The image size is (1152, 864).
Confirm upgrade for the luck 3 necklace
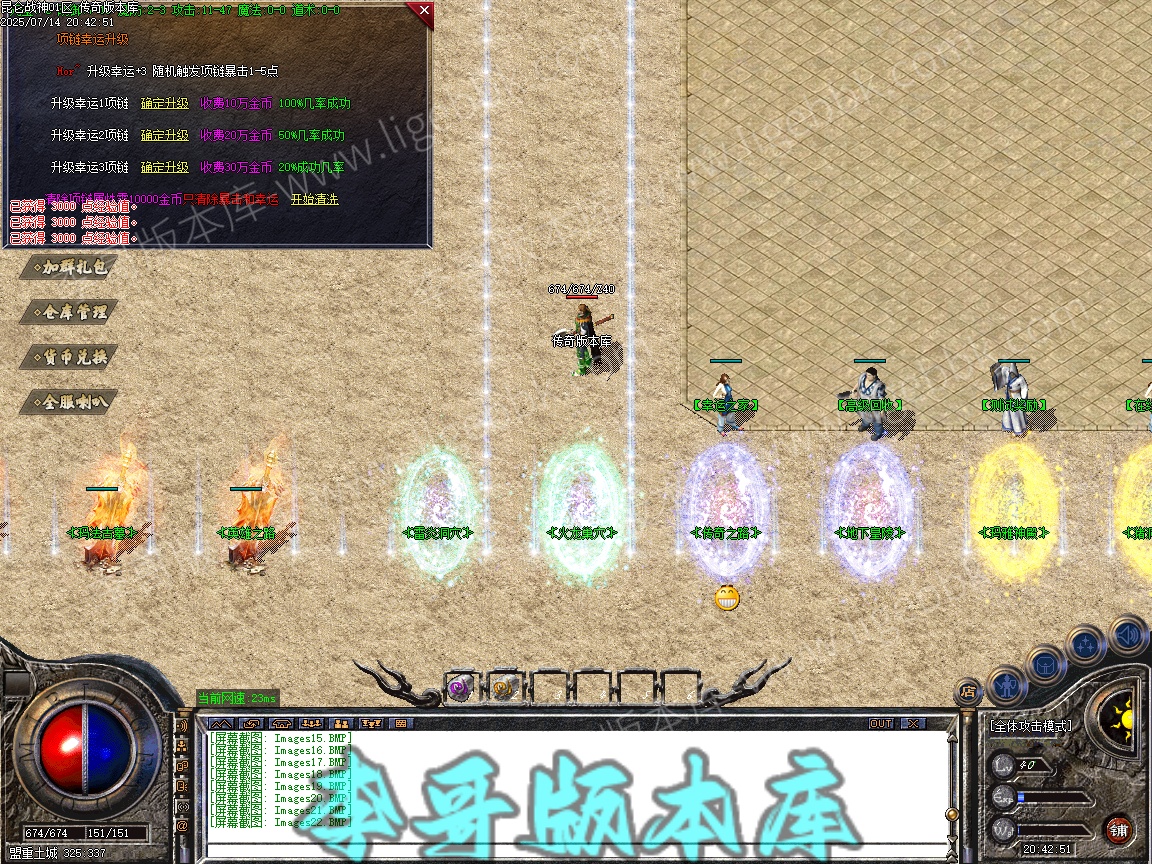click(x=164, y=167)
